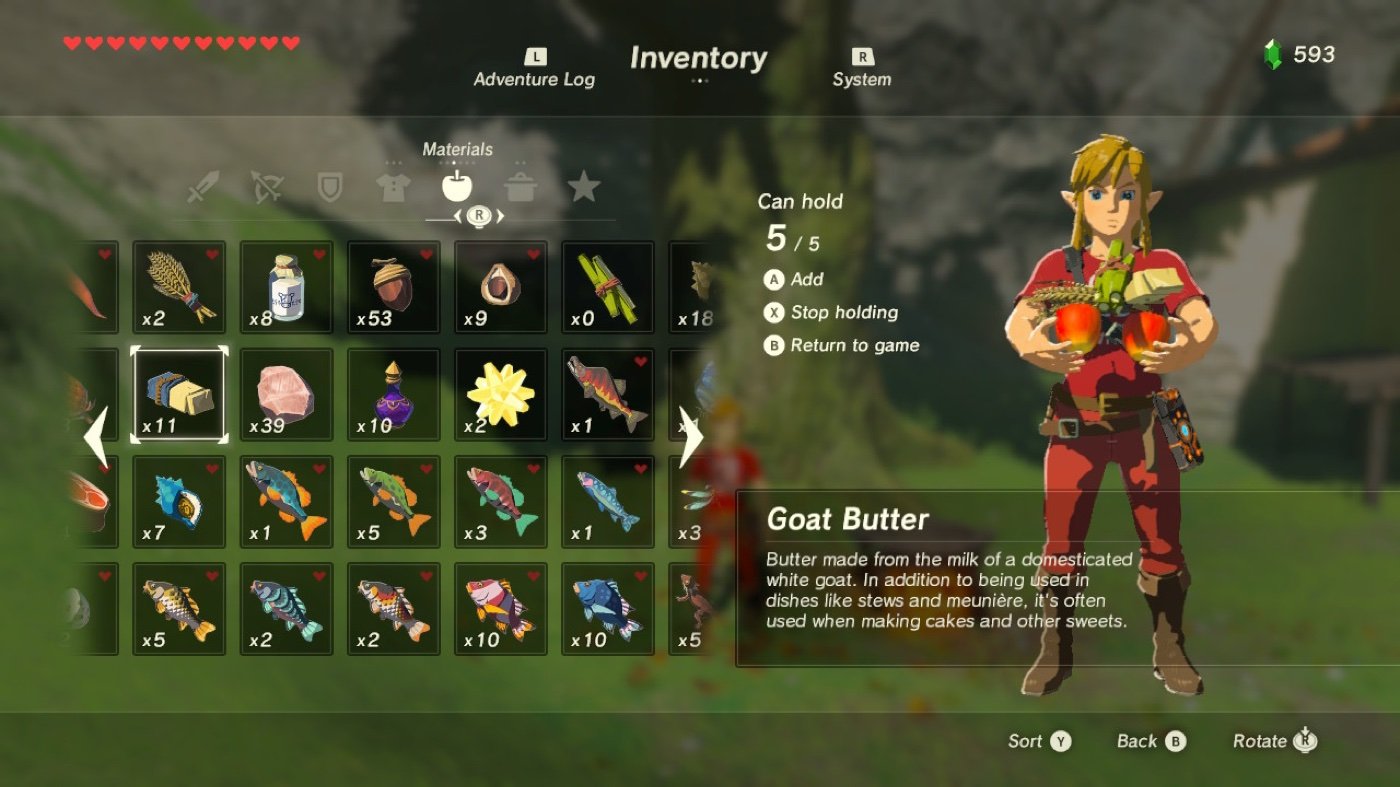1400x787 pixels.
Task: Select the chopped nut slot with x9
Action: [x=500, y=287]
